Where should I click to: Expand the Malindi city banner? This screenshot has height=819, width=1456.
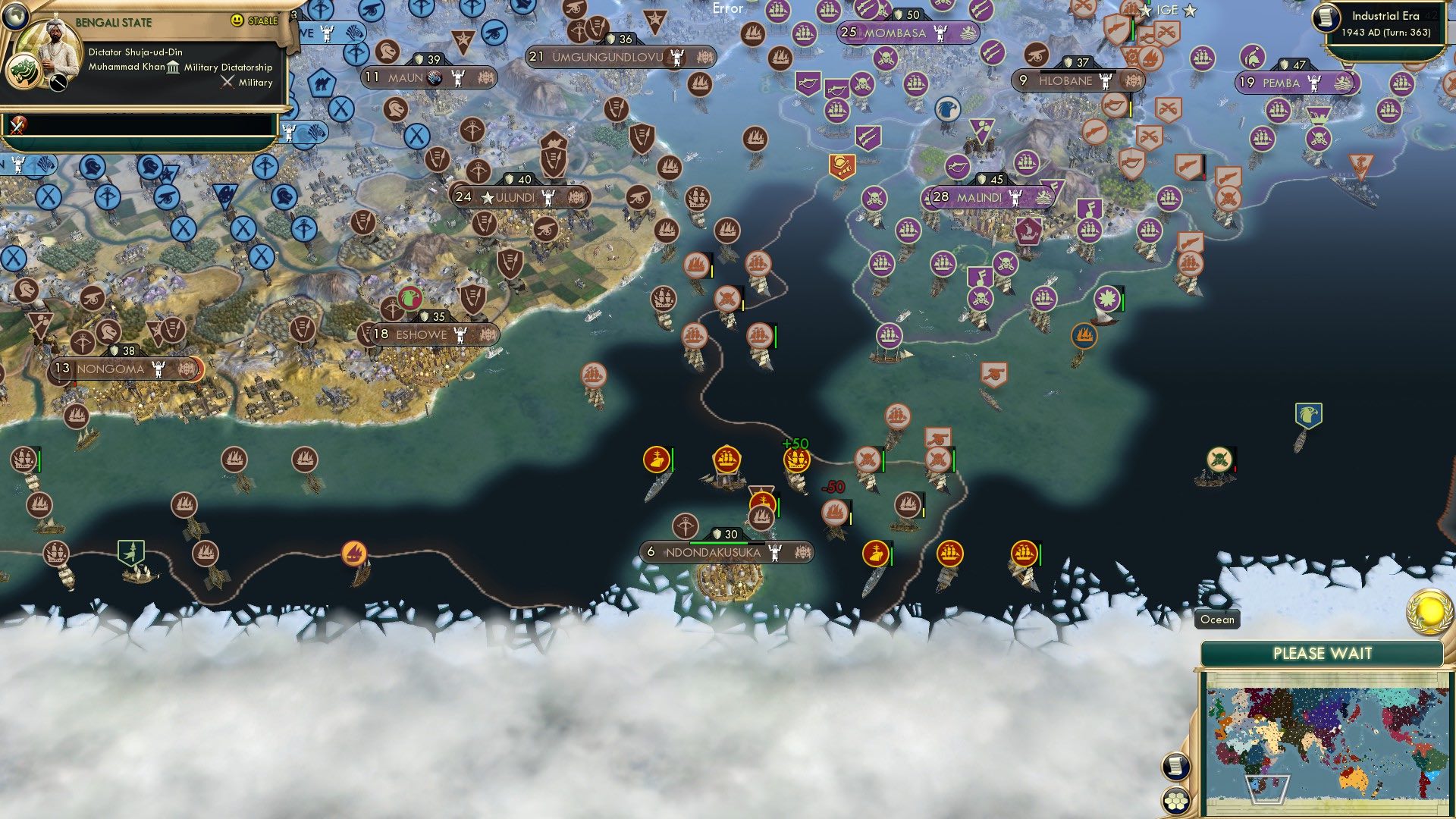(x=981, y=196)
